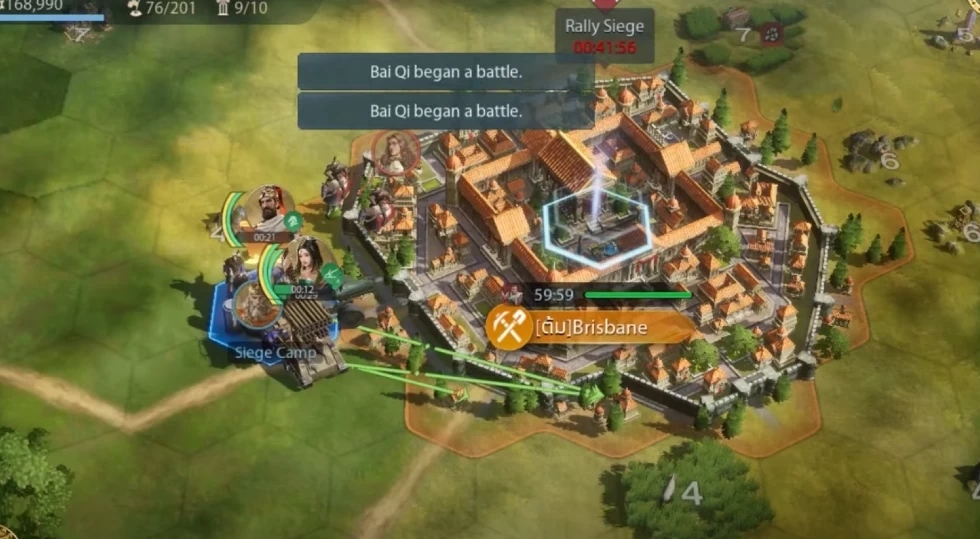Screen dimensions: 980x539
Task: Choose the long-haired commander portrait at city wall
Action: [x=395, y=153]
